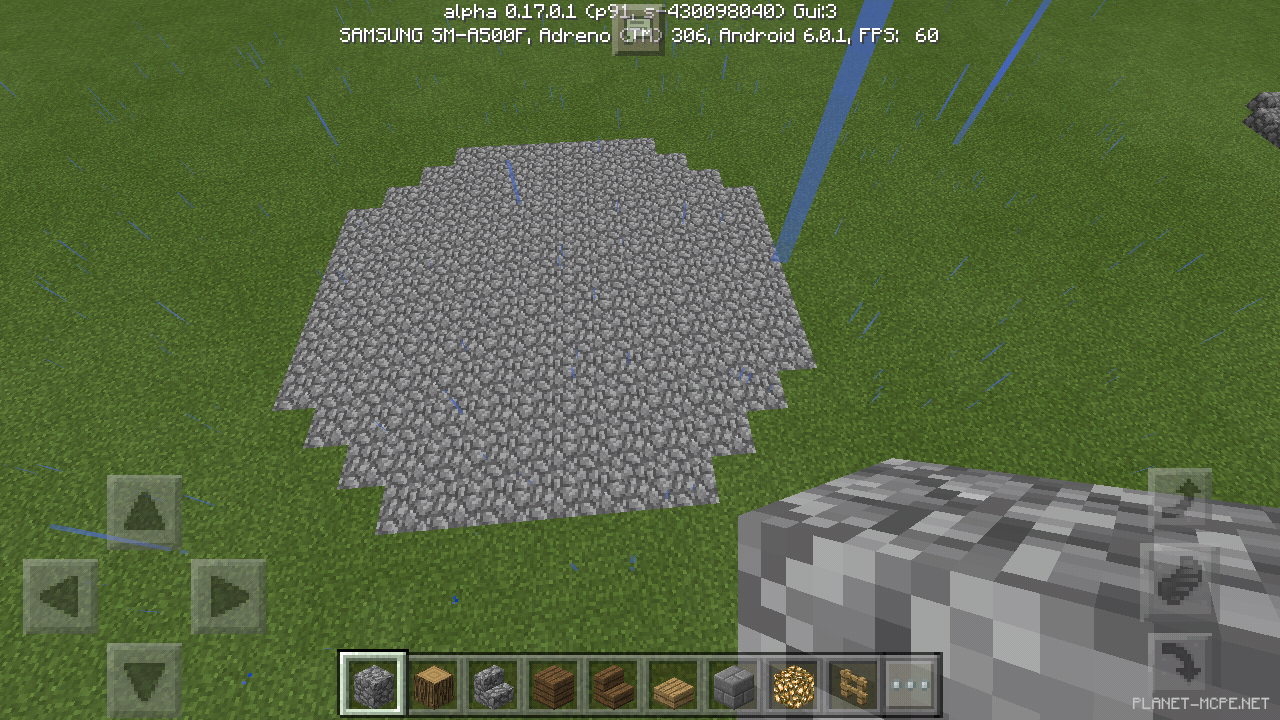Select the dark wooden planks item
The image size is (1280, 720).
pos(552,683)
